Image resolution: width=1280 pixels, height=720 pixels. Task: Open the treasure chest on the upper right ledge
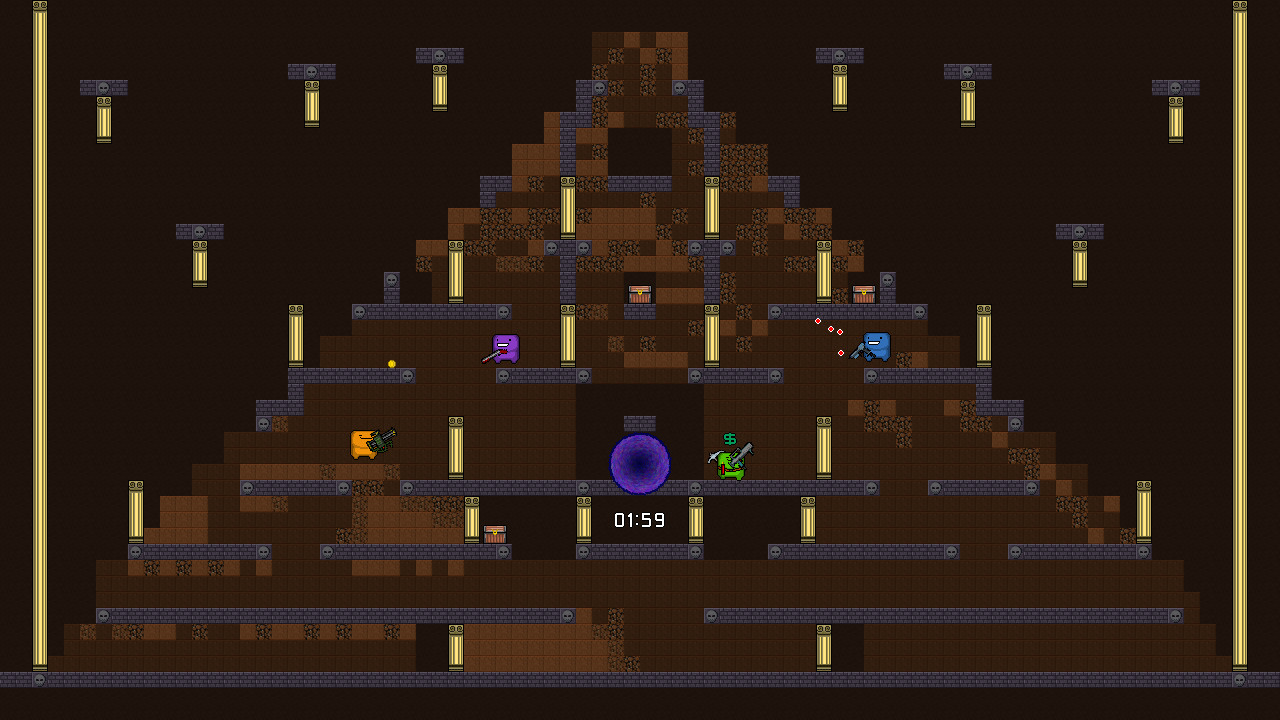[x=862, y=293]
